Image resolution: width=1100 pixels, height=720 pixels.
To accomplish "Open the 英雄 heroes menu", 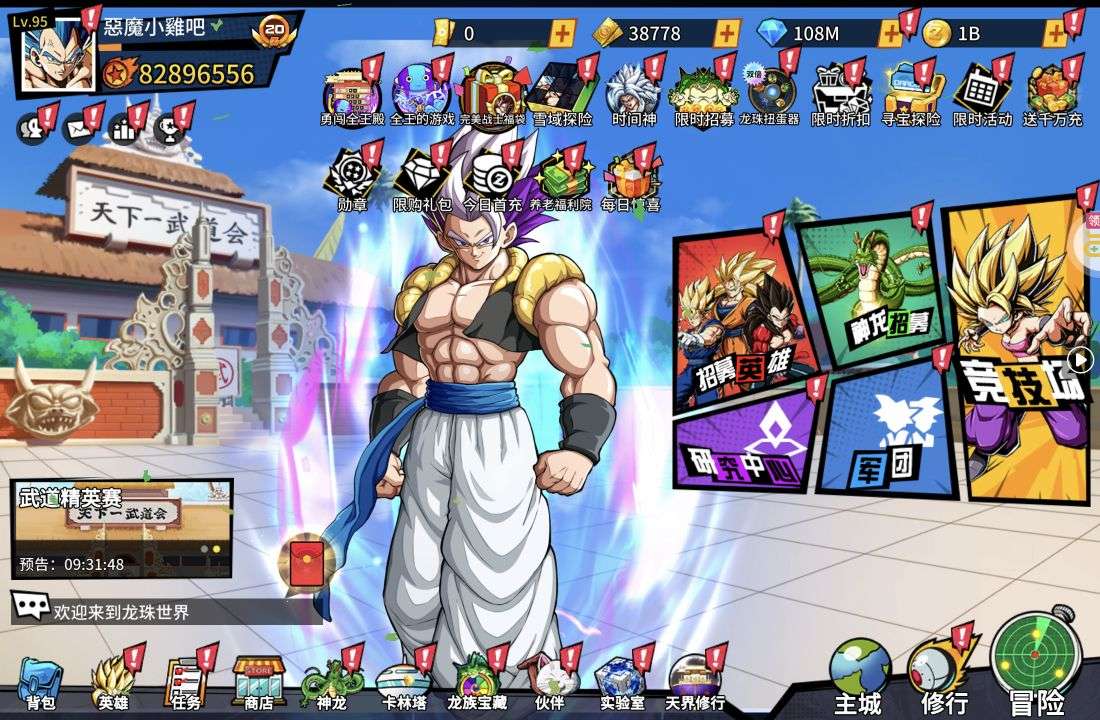I will coord(112,684).
